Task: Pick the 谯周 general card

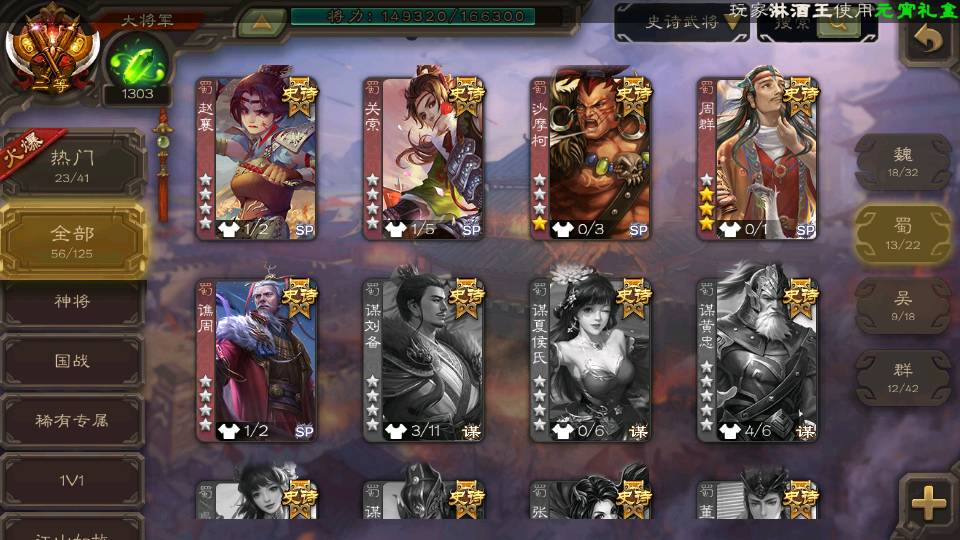Action: [x=257, y=360]
